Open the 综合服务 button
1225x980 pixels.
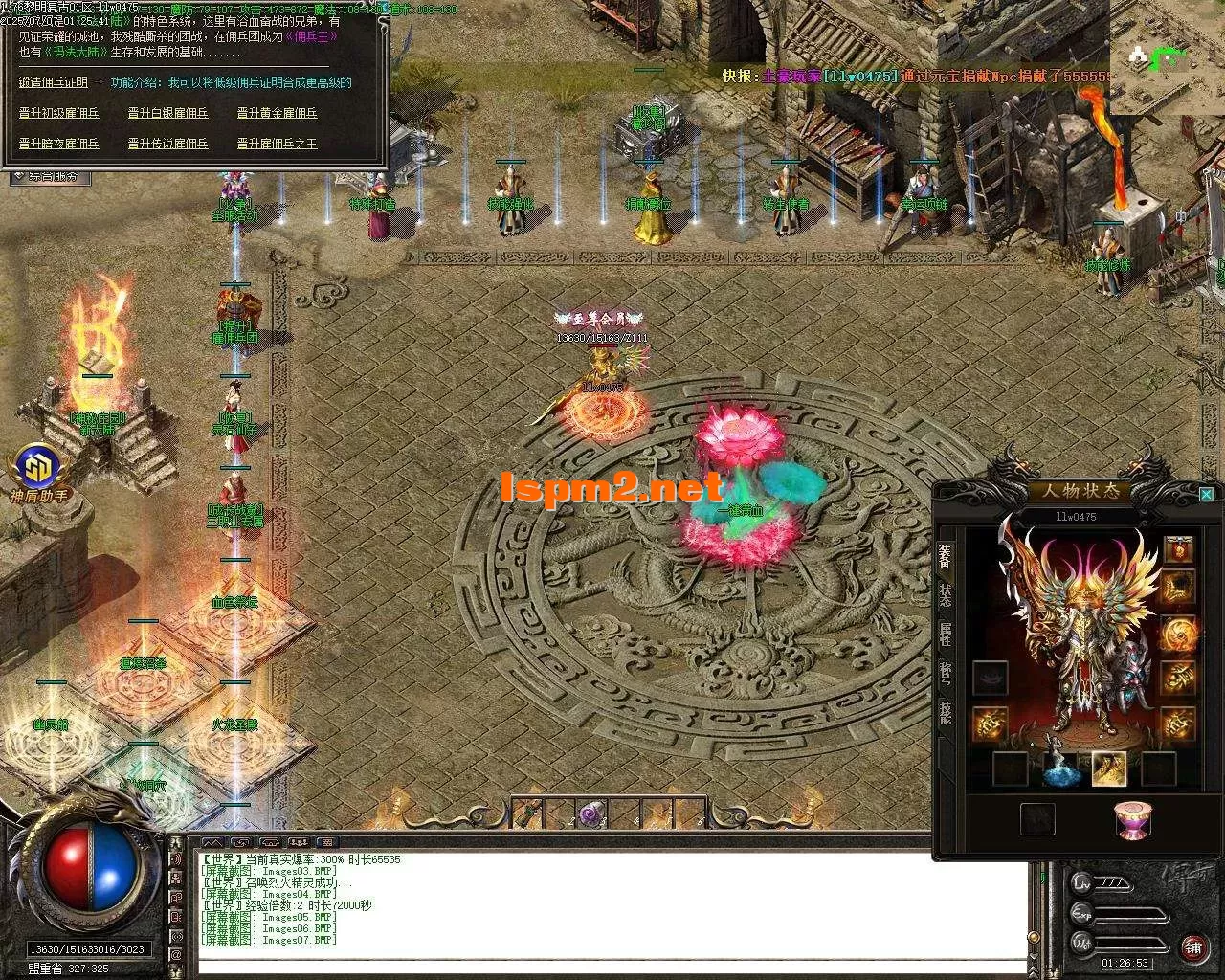coord(50,176)
